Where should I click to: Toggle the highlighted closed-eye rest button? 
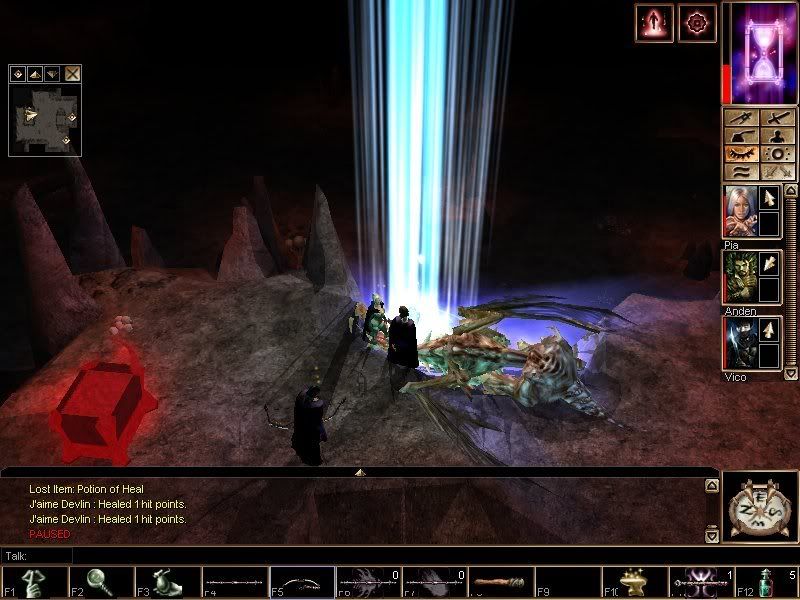coord(741,154)
